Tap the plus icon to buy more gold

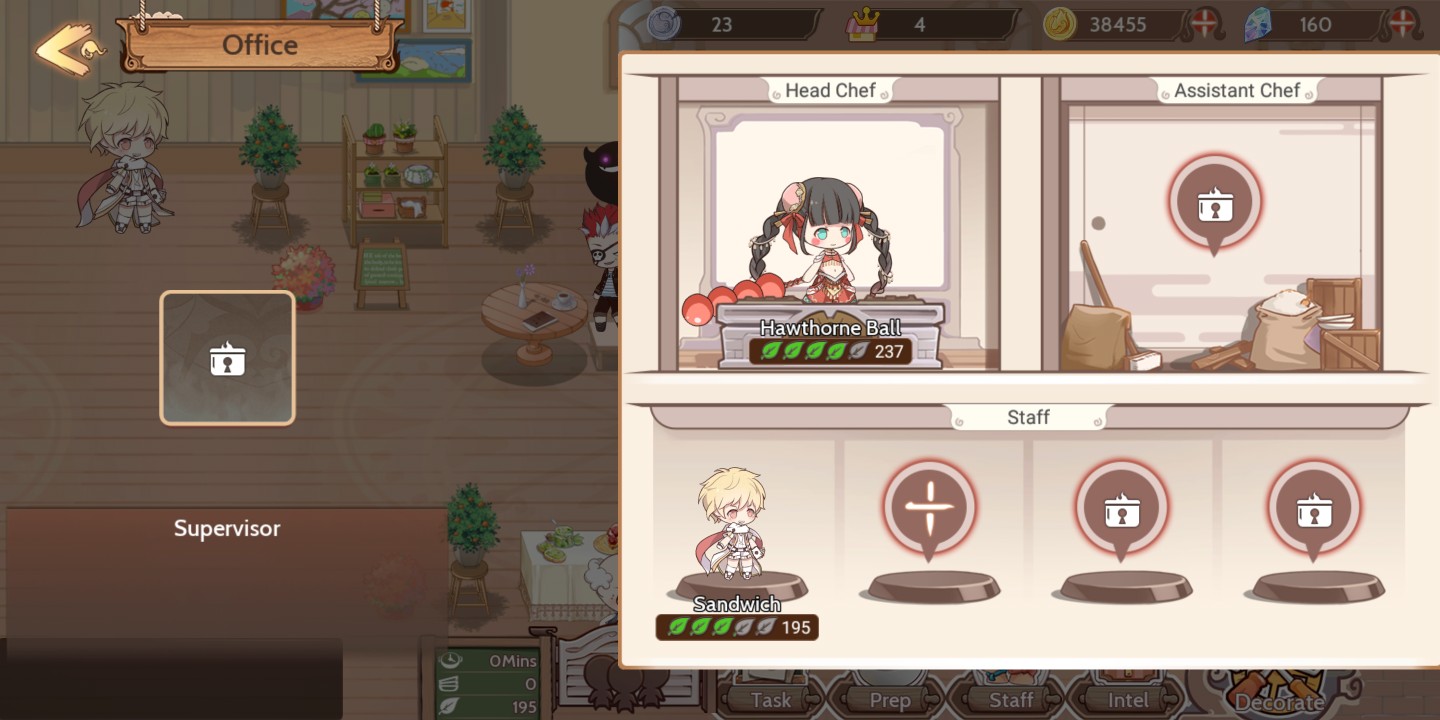point(1205,23)
